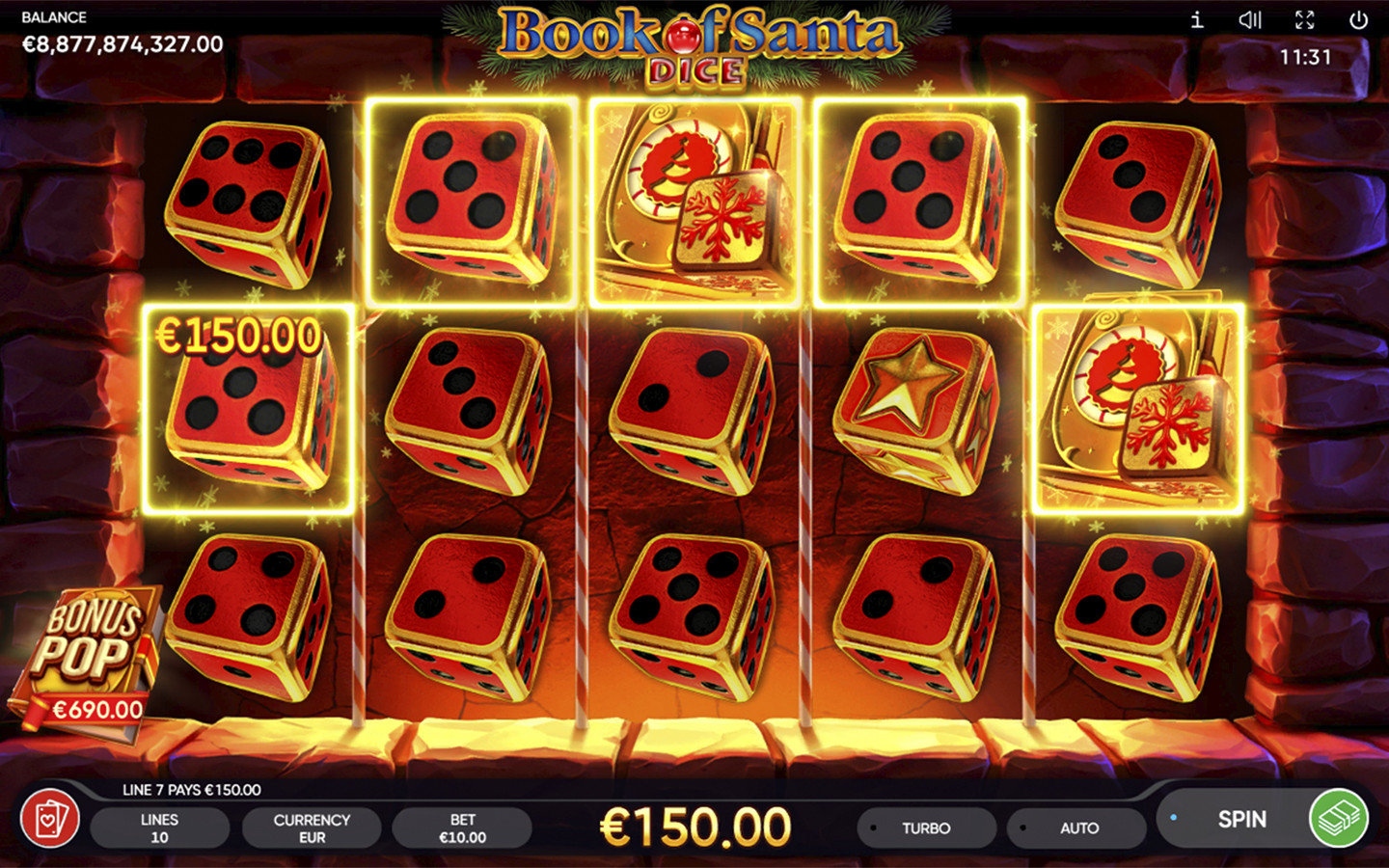Change the BET amount
1389x868 pixels.
[462, 828]
